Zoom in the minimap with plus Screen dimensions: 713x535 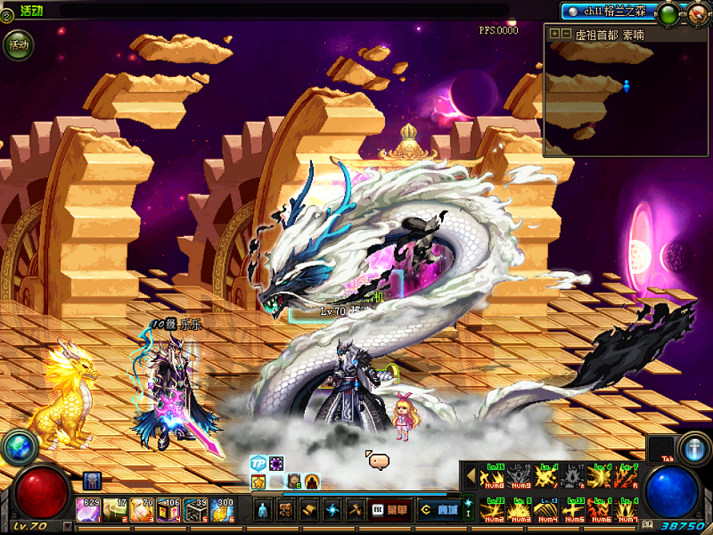pyautogui.click(x=553, y=33)
